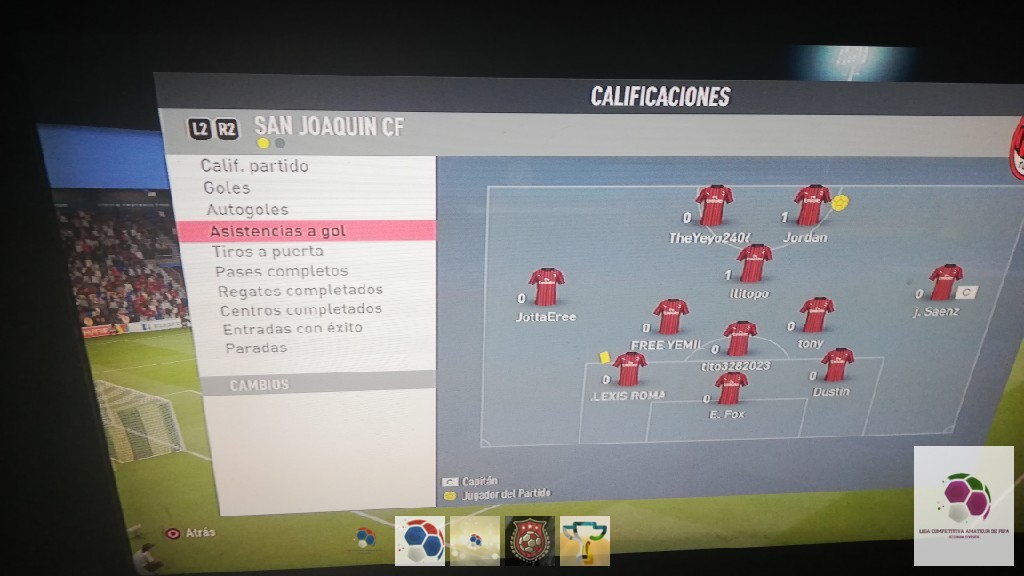This screenshot has width=1024, height=576.
Task: Click the trophy thumbnail in the bottom strip
Action: [585, 541]
